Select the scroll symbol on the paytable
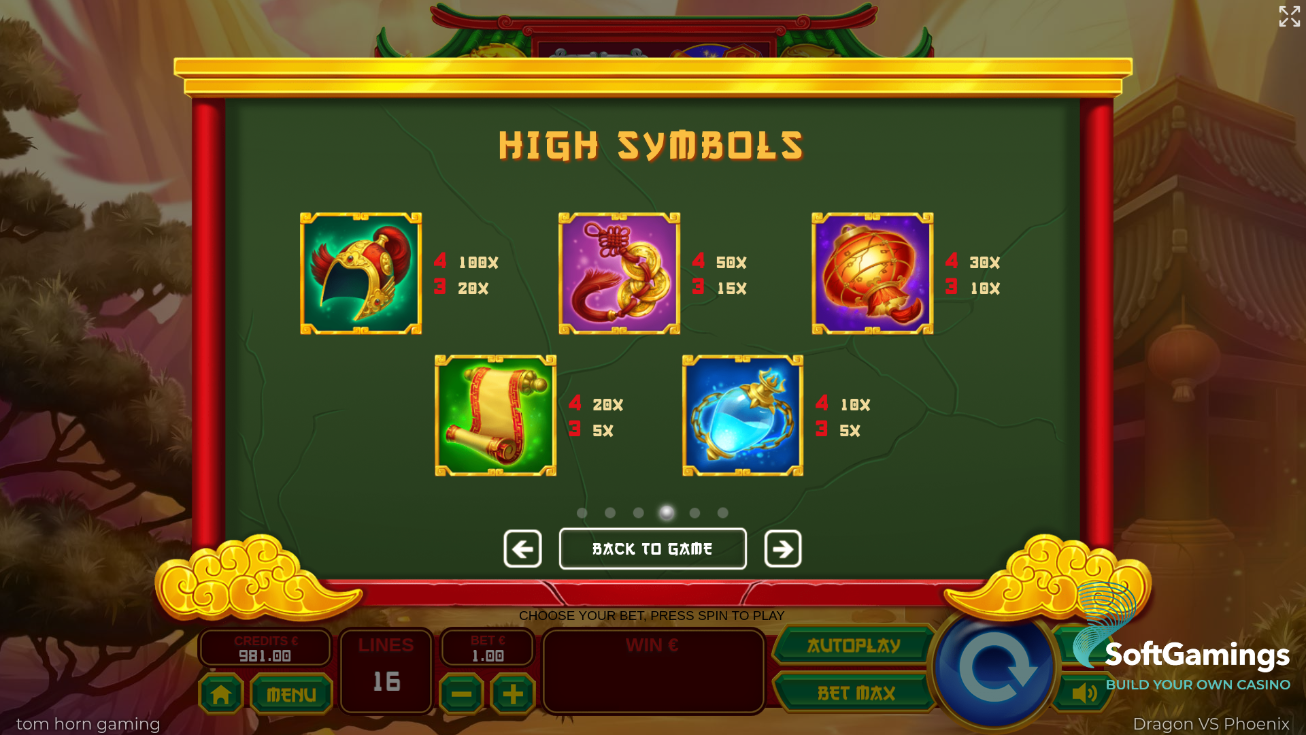The height and width of the screenshot is (735, 1306). 494,415
